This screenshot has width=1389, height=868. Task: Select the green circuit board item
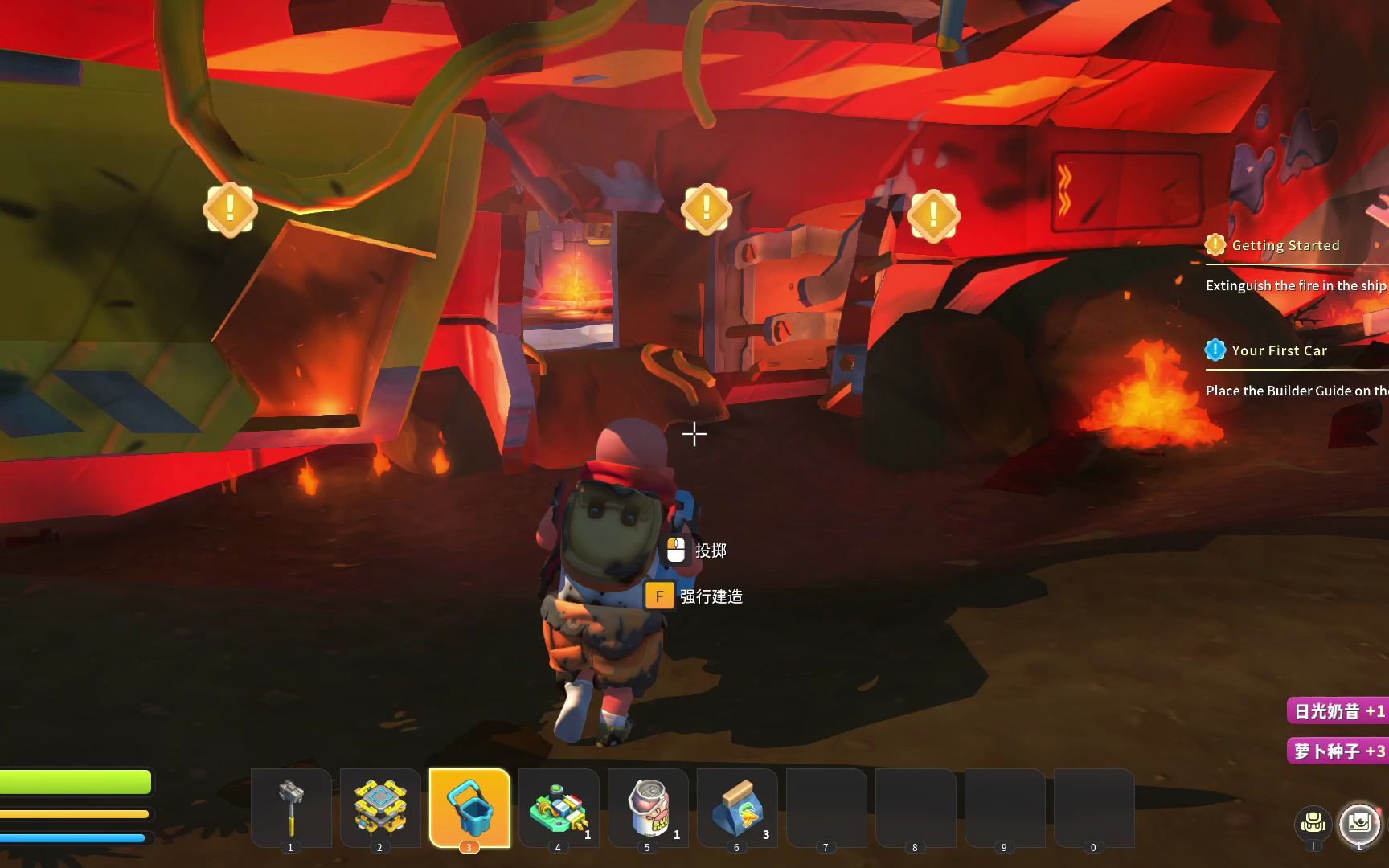(559, 807)
